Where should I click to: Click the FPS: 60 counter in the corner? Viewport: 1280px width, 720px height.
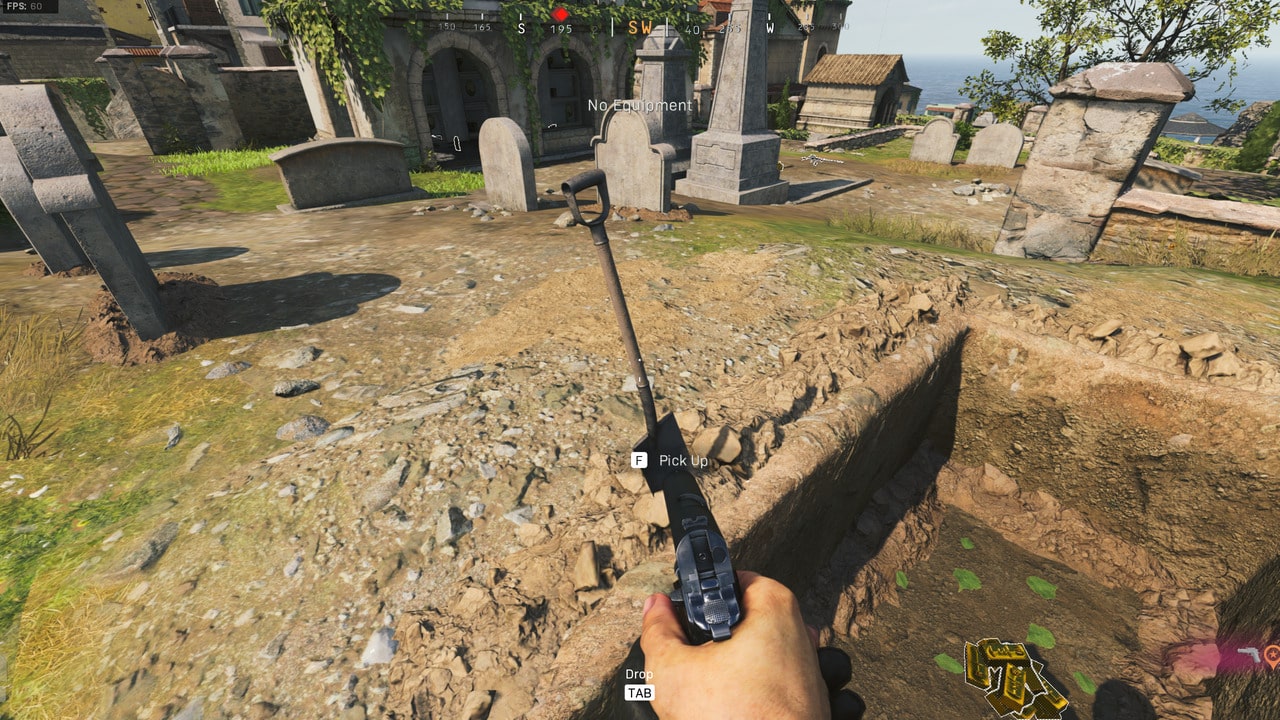point(25,9)
